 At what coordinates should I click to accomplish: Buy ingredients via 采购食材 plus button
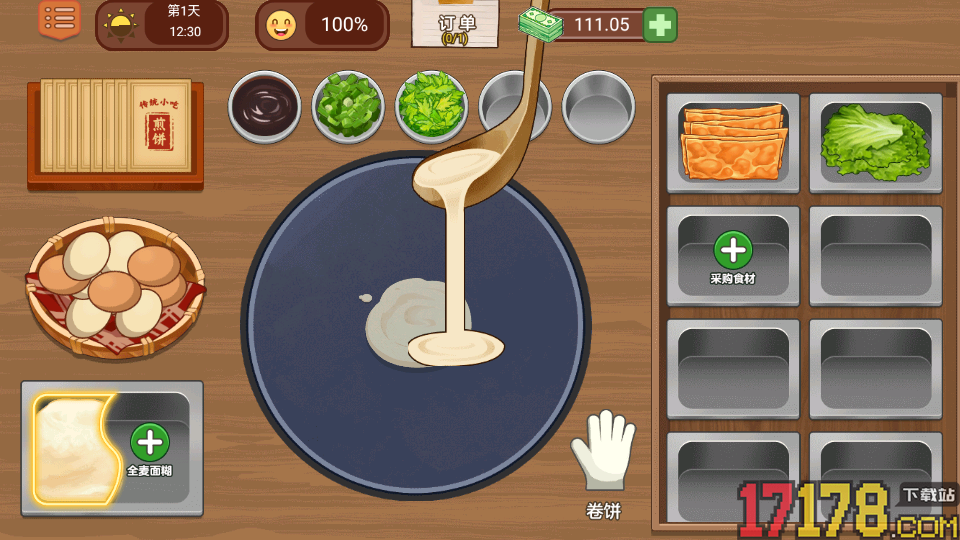[x=733, y=251]
